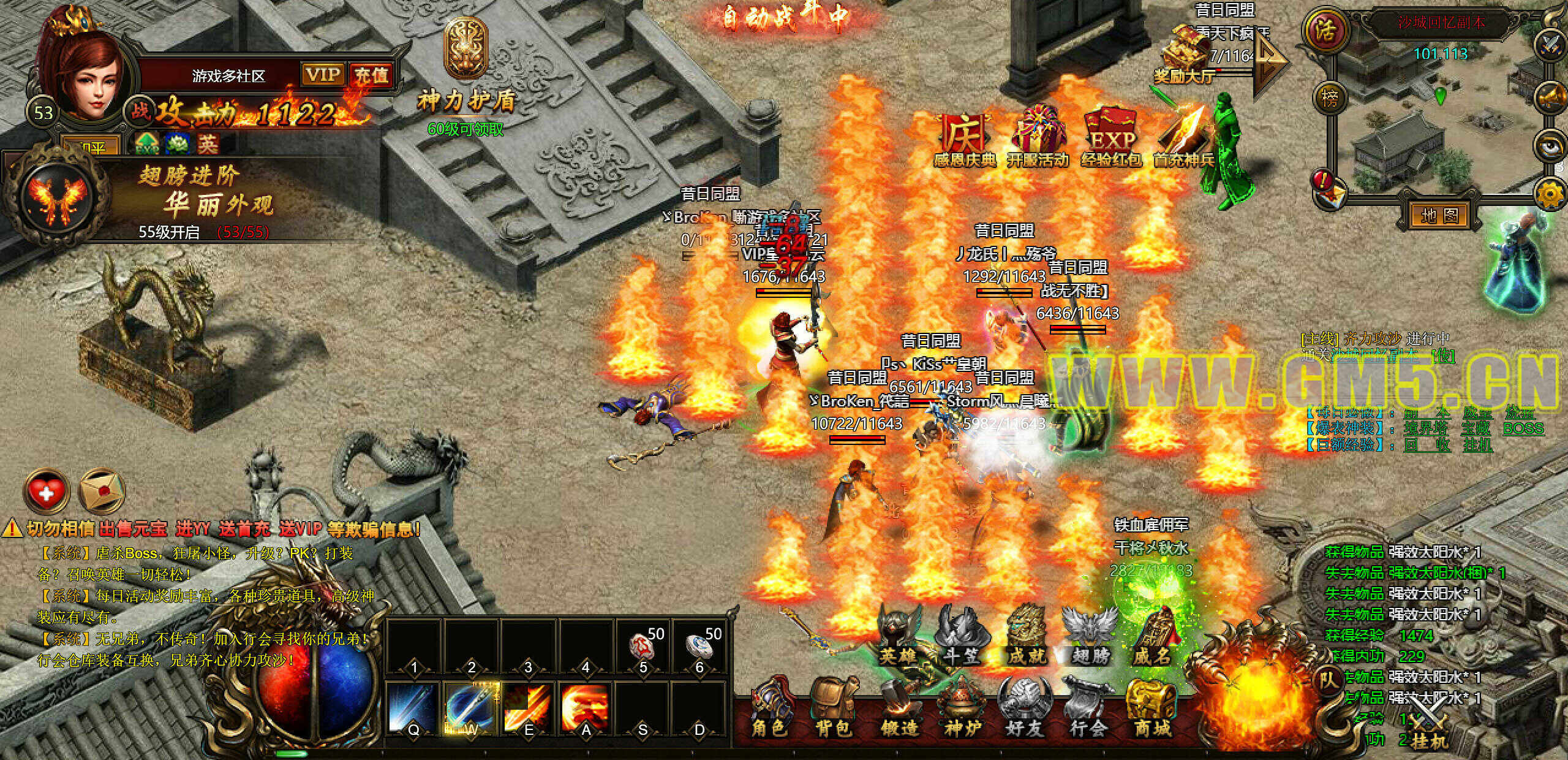The width and height of the screenshot is (1568, 760).
Task: Open the VIP panel
Action: 323,75
